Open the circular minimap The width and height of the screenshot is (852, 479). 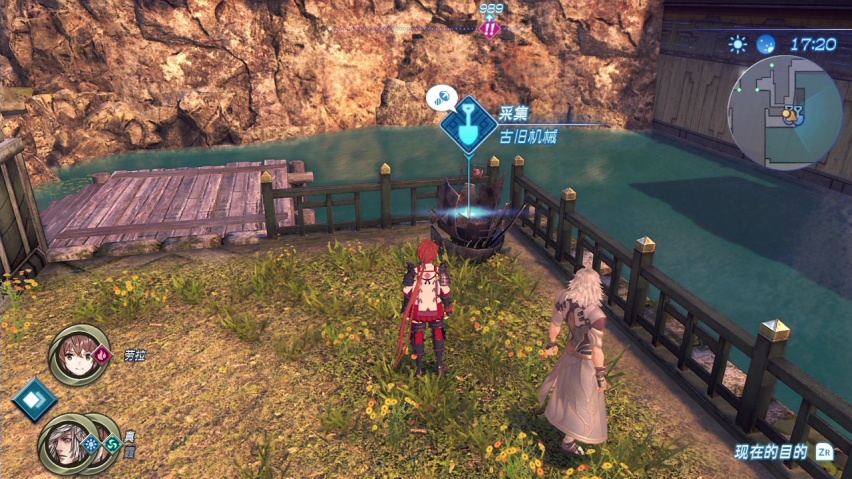click(x=784, y=113)
